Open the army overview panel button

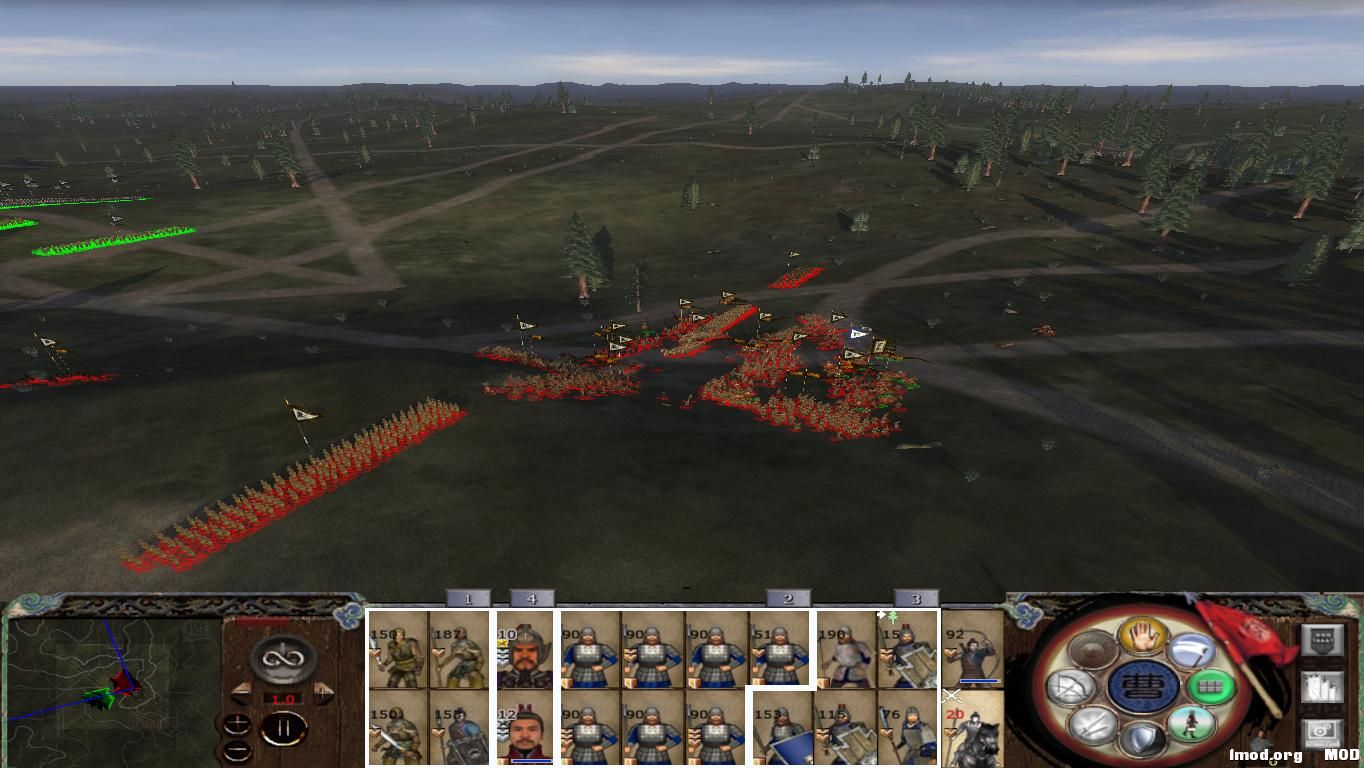click(x=1322, y=640)
